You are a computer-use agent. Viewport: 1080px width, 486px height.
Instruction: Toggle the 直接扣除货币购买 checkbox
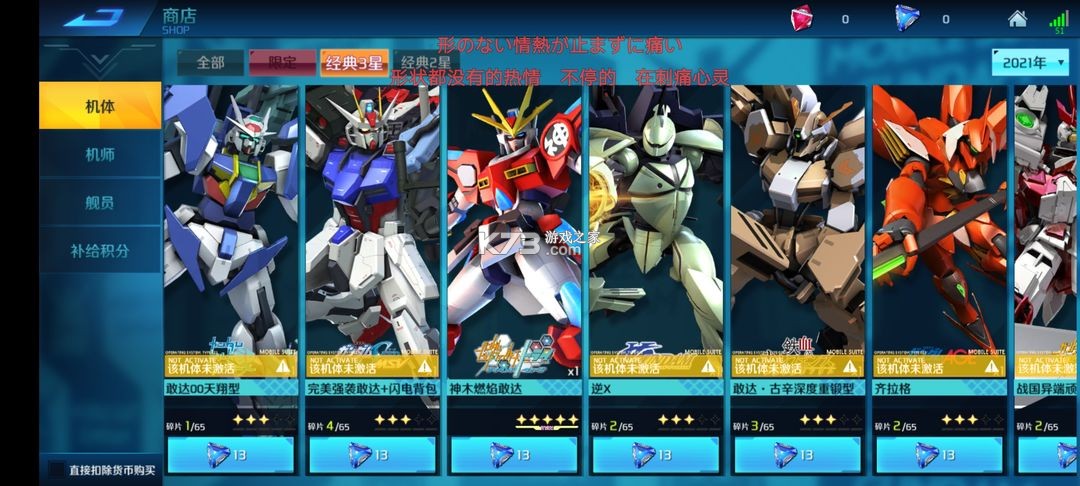pos(57,468)
